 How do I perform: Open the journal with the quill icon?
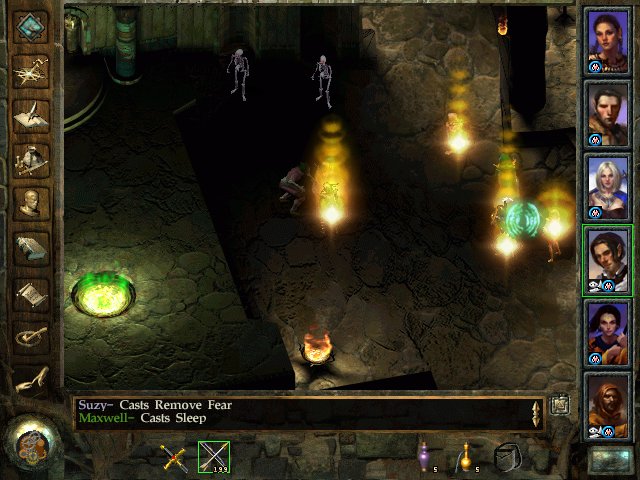[x=31, y=113]
